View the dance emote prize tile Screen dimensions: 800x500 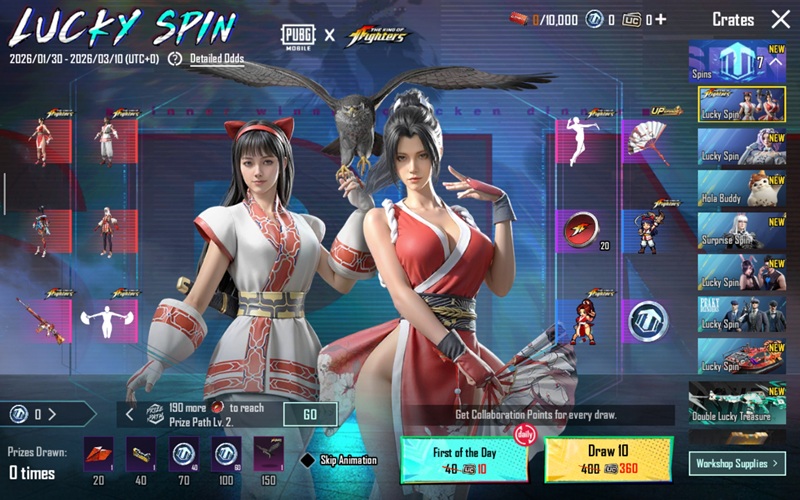pos(580,143)
